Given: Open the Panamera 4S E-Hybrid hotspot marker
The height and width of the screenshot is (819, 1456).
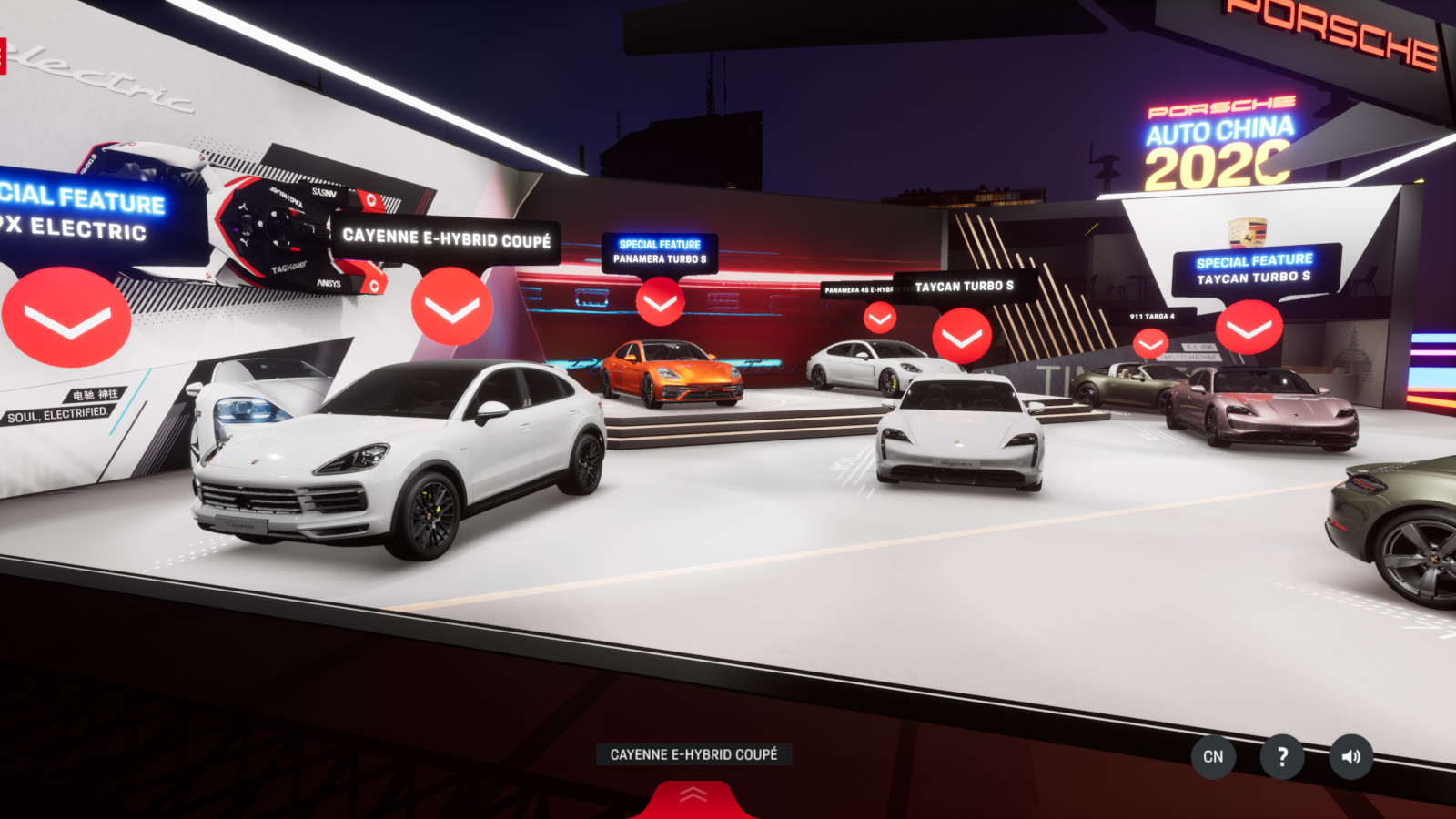Looking at the screenshot, I should click(879, 318).
